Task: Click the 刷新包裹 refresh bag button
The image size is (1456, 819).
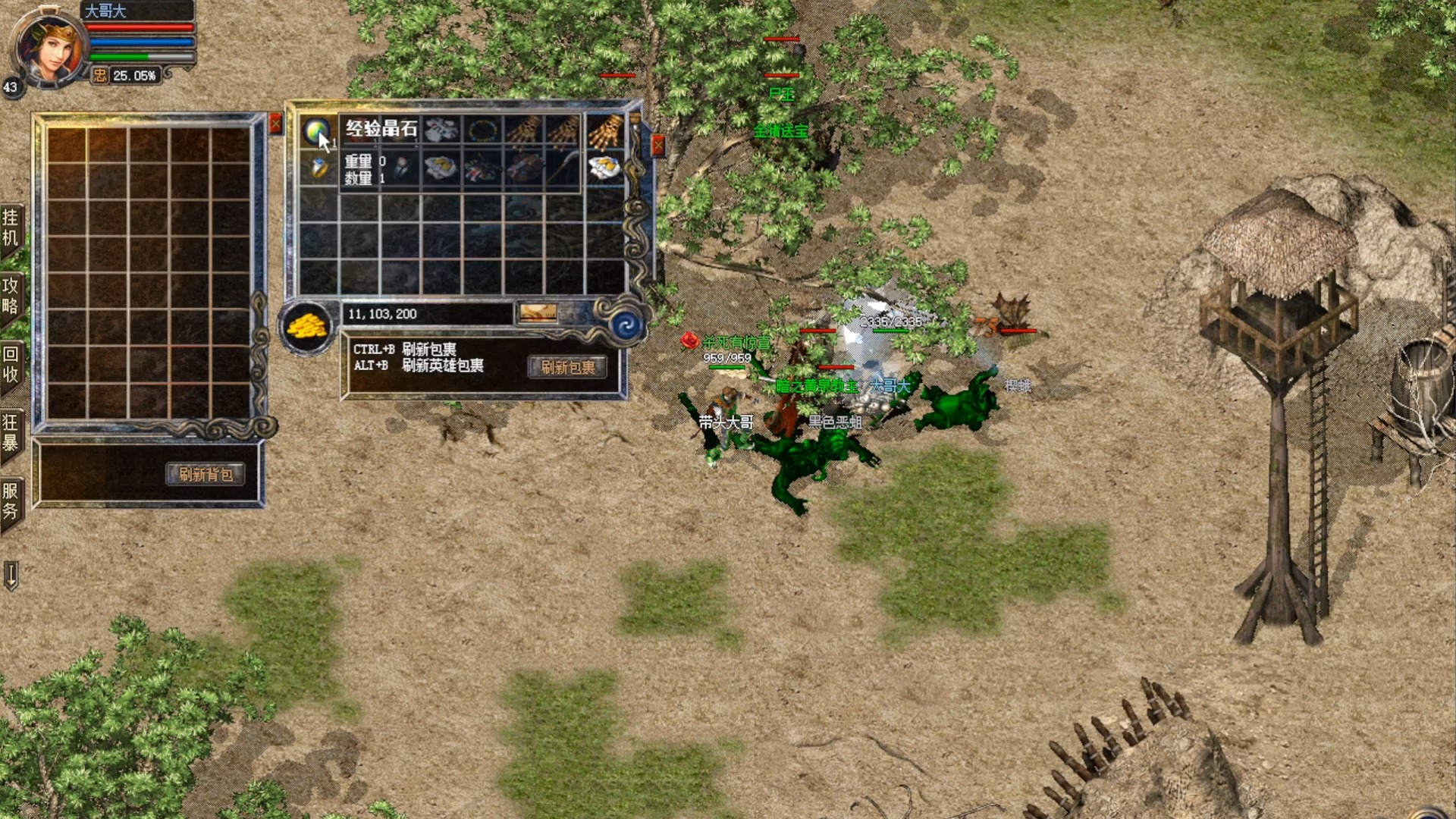Action: coord(567,368)
